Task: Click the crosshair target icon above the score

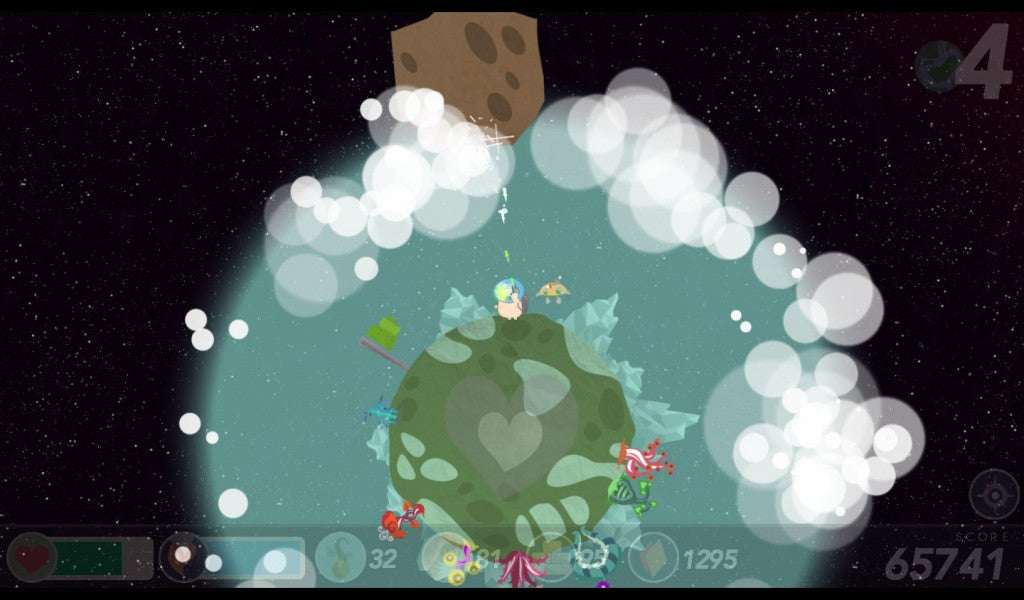Action: tap(993, 493)
